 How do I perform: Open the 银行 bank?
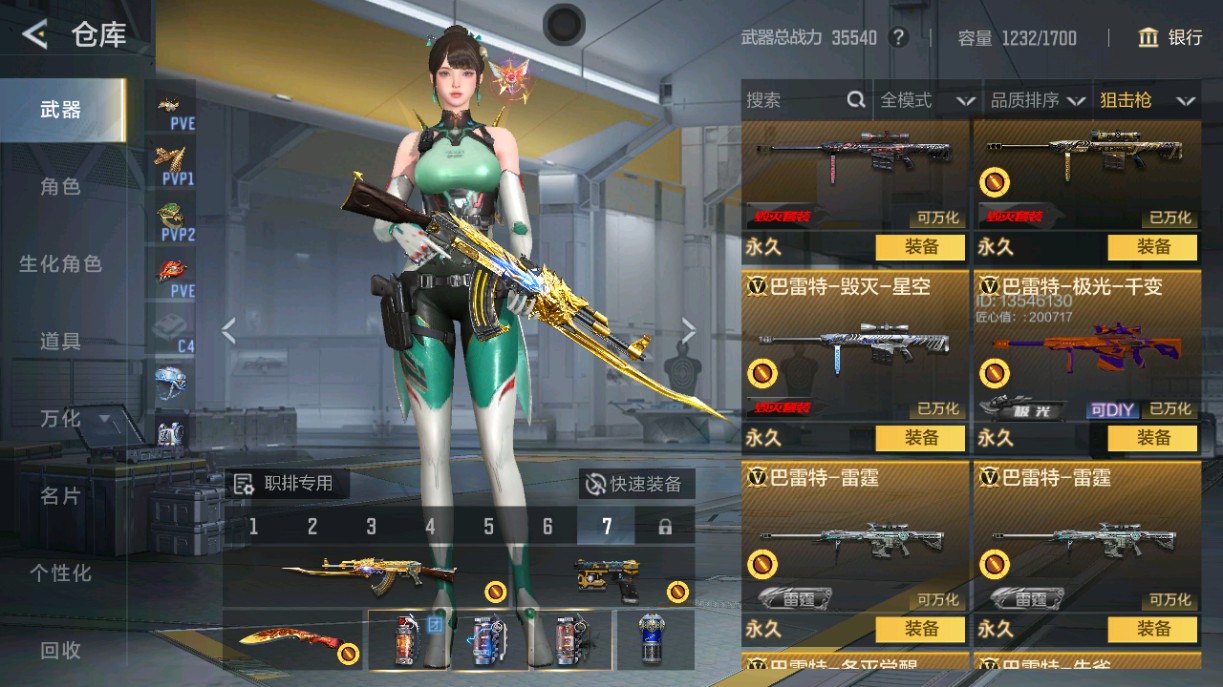coord(1171,38)
